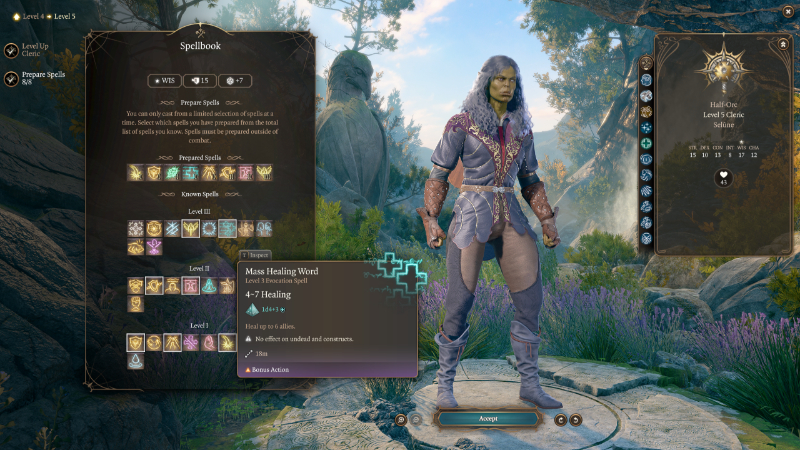Rotate the character right
Viewport: 800px width, 450px height.
[576, 419]
